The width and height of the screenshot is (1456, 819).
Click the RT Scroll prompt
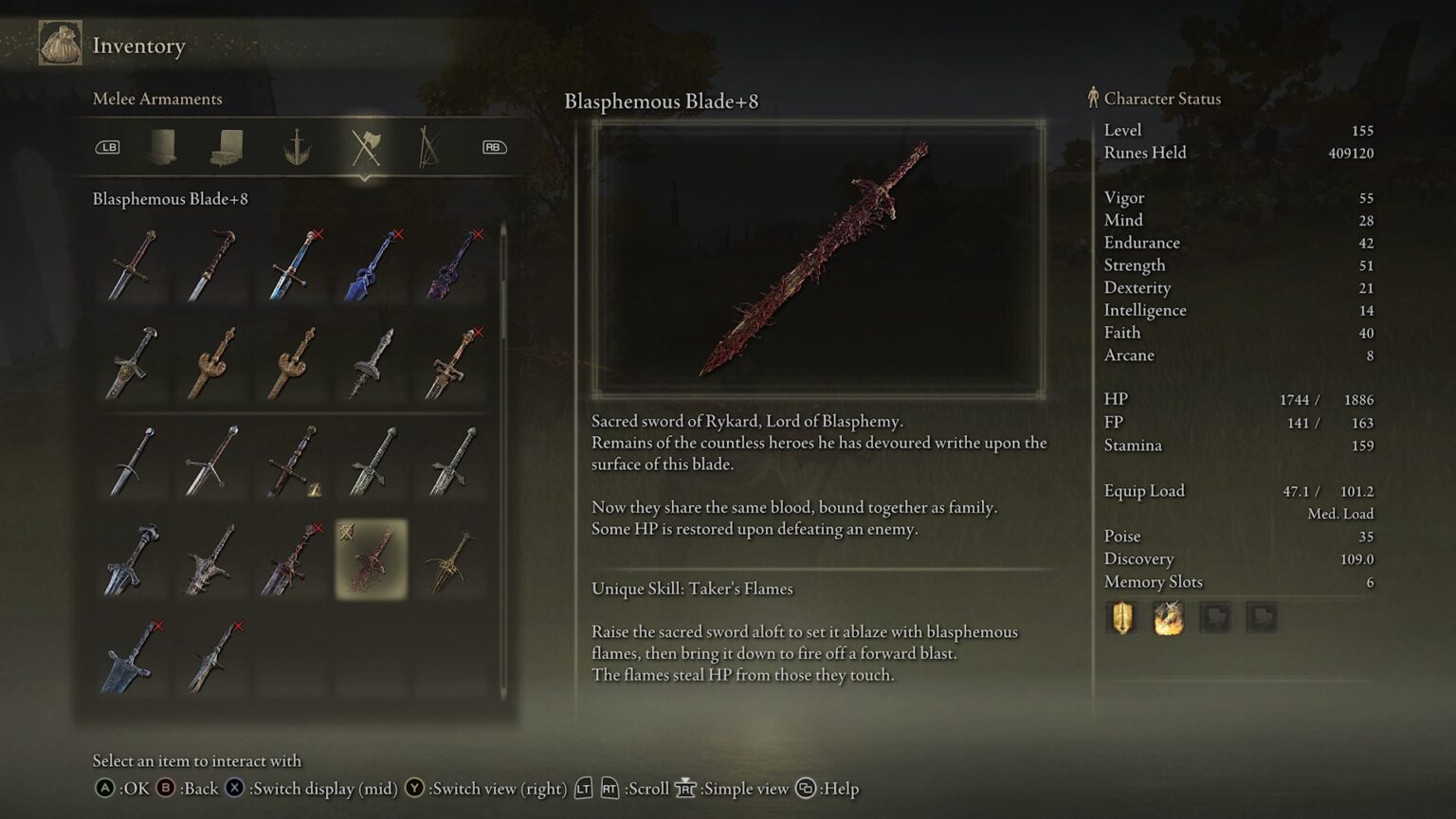point(610,788)
